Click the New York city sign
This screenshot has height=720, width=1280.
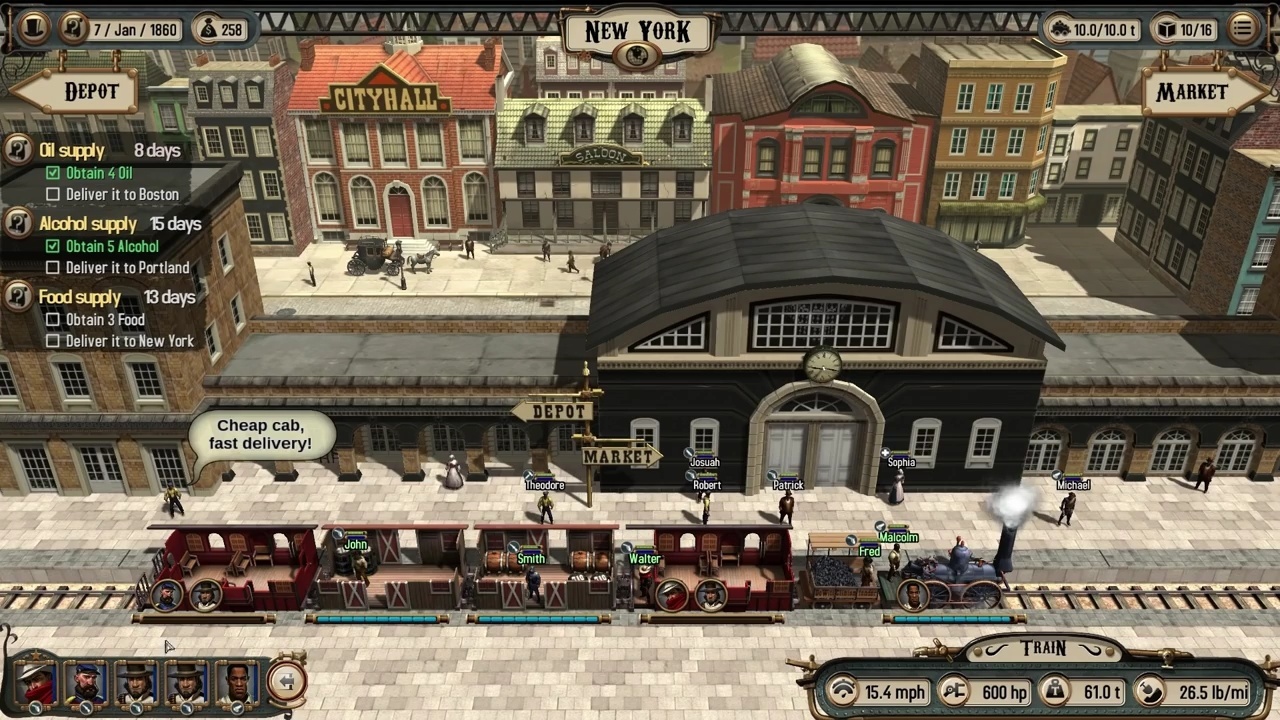pyautogui.click(x=639, y=31)
